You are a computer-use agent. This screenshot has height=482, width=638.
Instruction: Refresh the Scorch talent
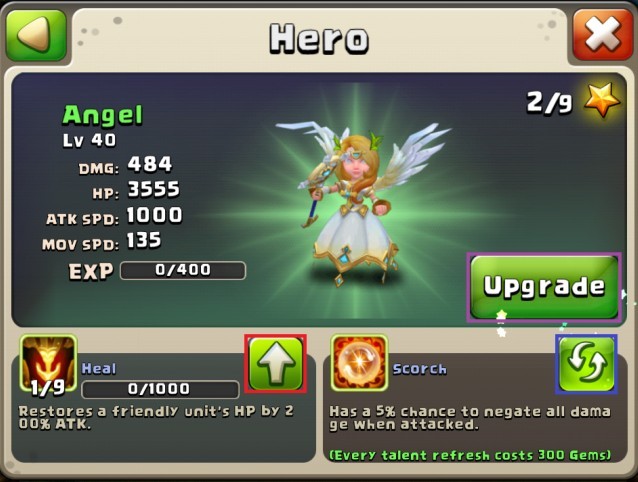pos(586,364)
